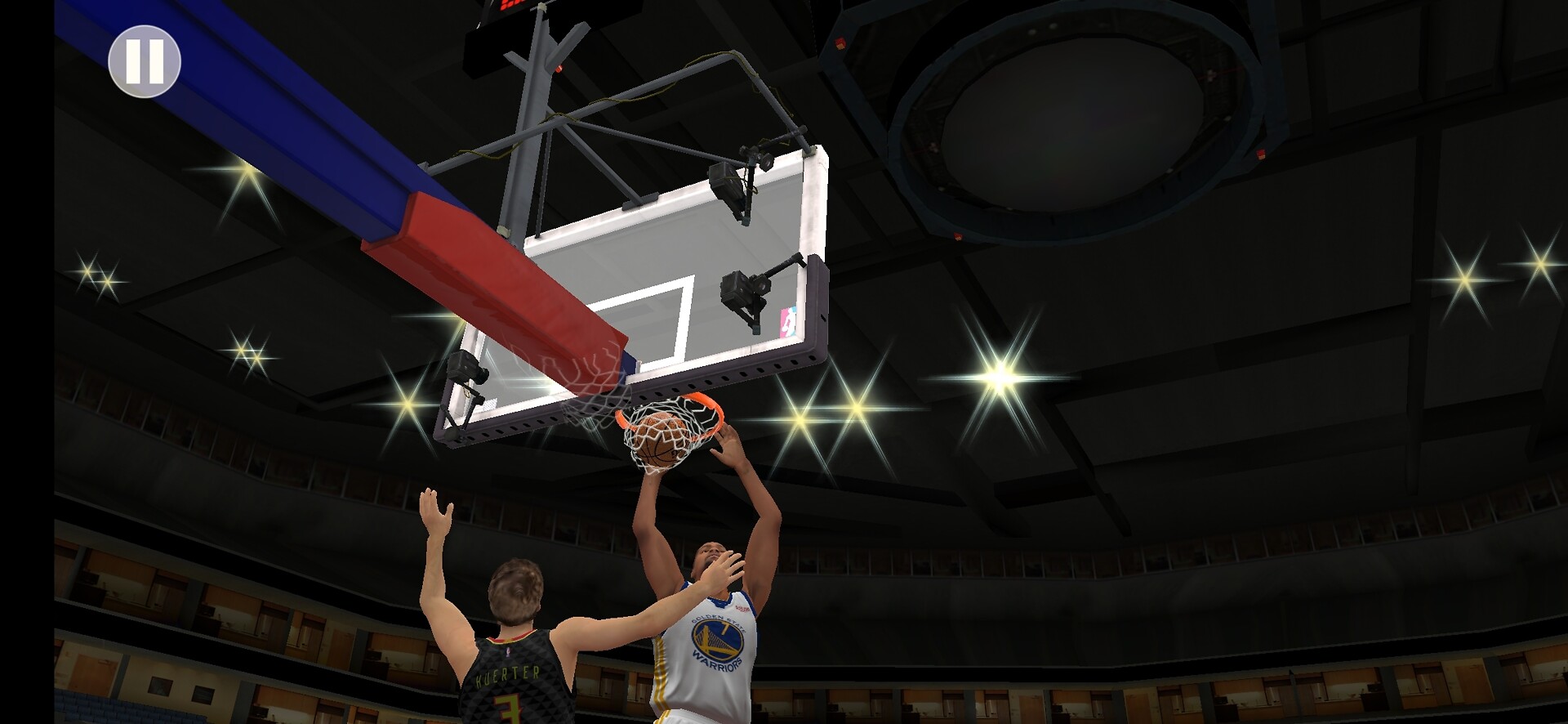Pause the game with the pause button
This screenshot has height=724, width=1568.
[145, 61]
